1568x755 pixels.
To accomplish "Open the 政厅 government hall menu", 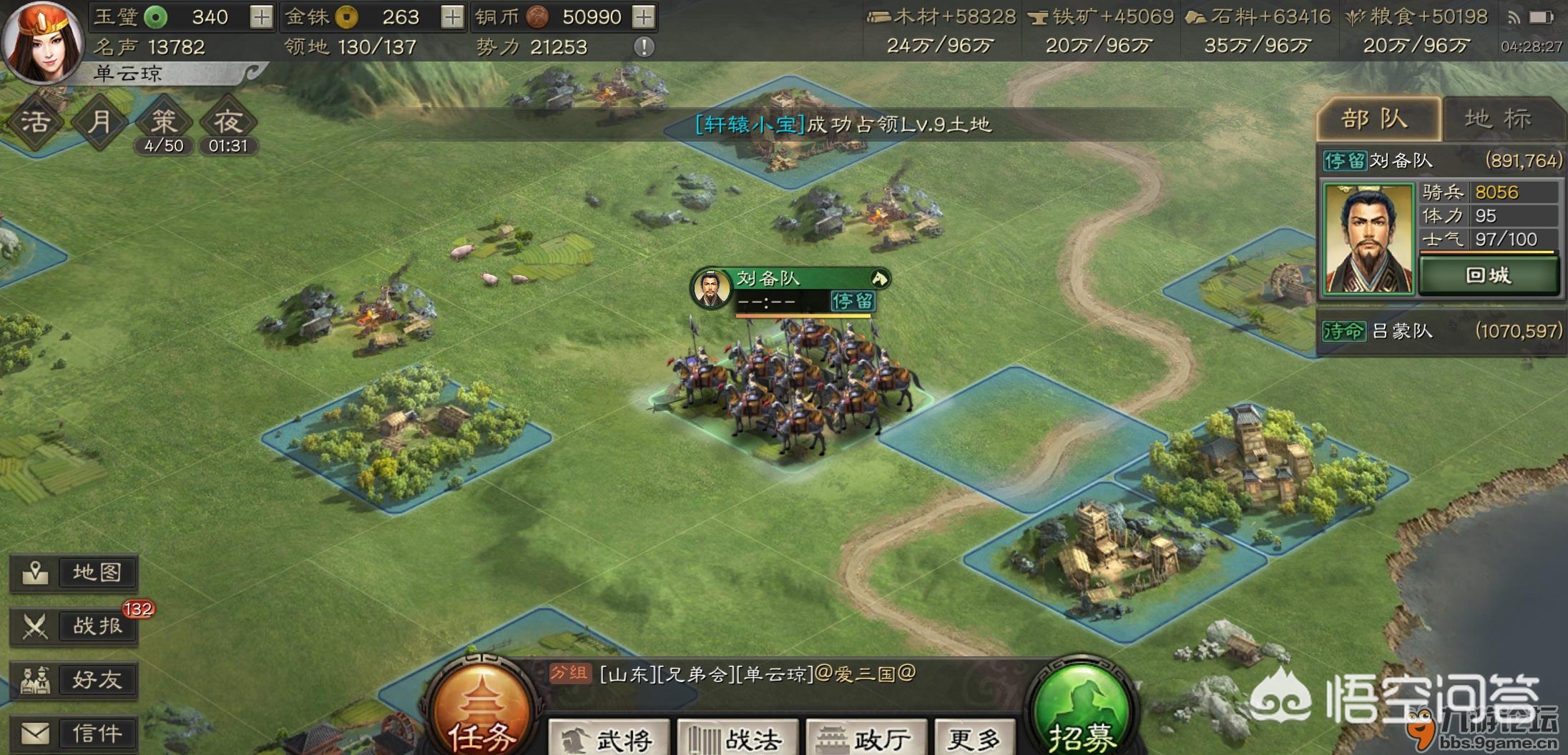I will [866, 739].
